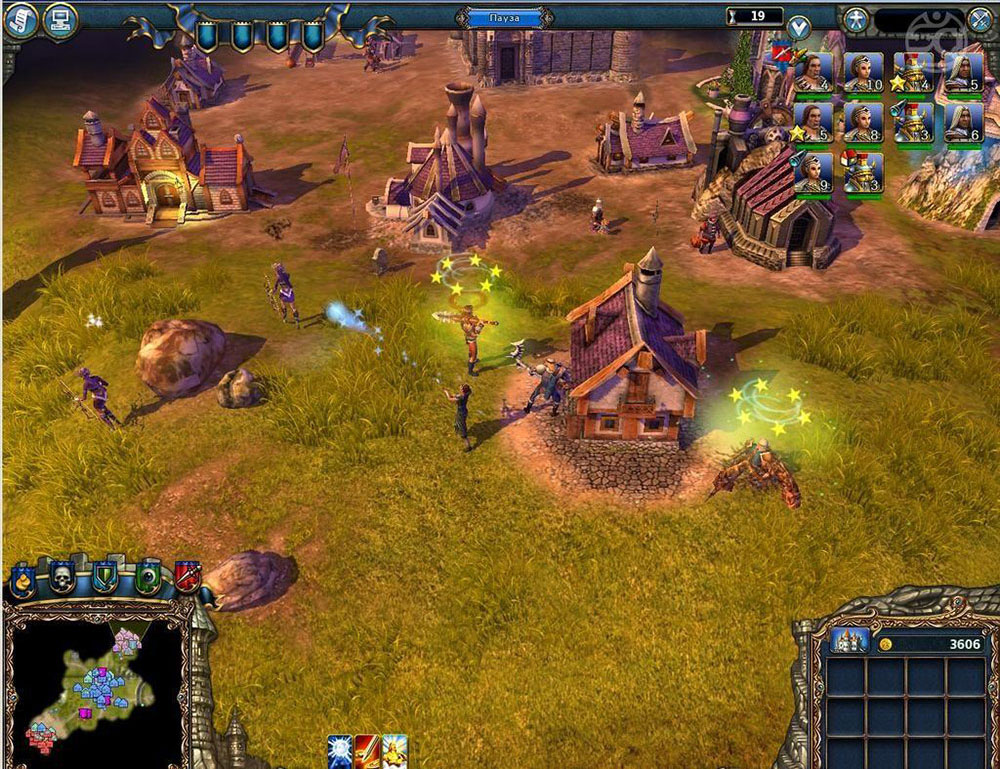Click the Пауза pause indicator

click(x=505, y=17)
